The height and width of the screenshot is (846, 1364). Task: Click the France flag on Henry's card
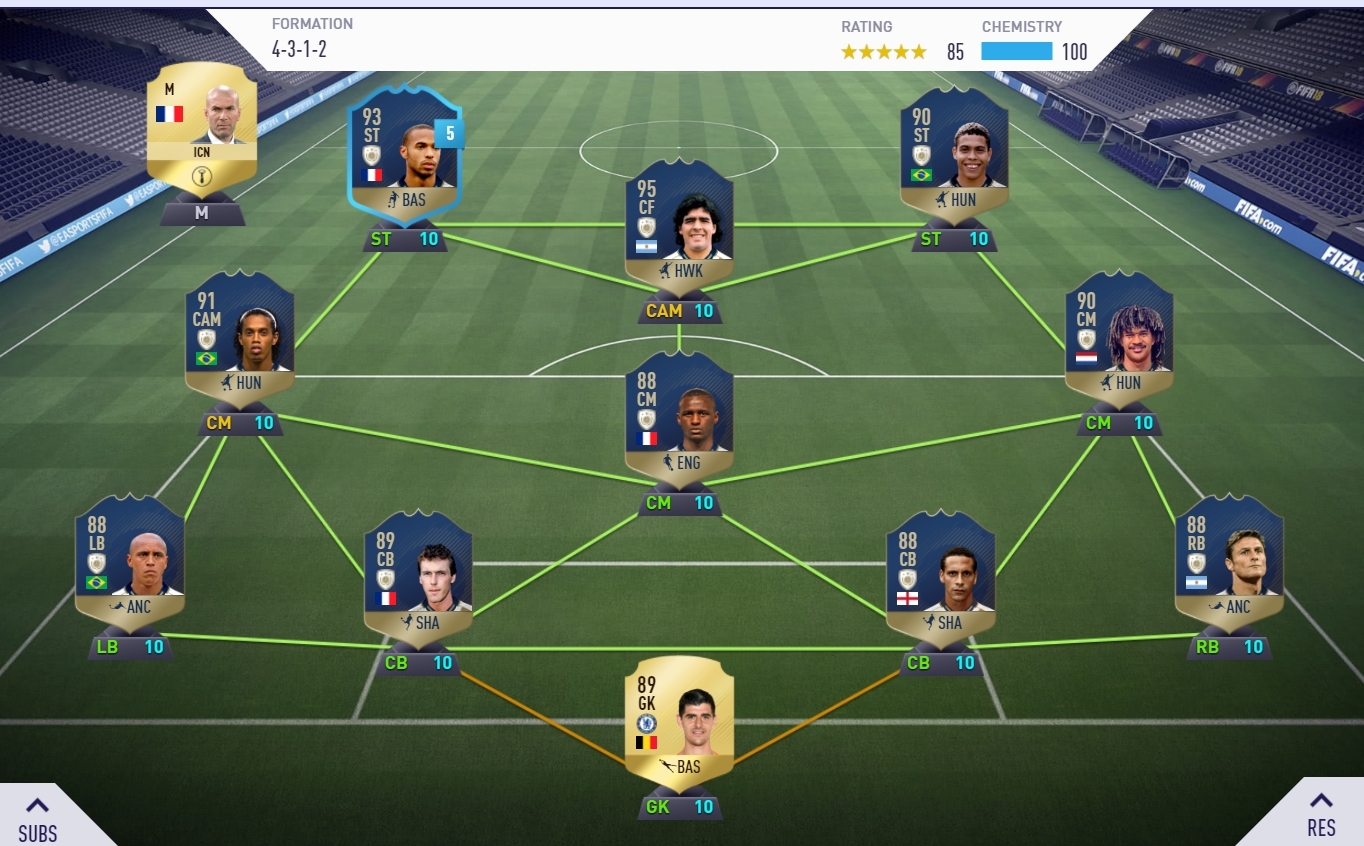370,173
